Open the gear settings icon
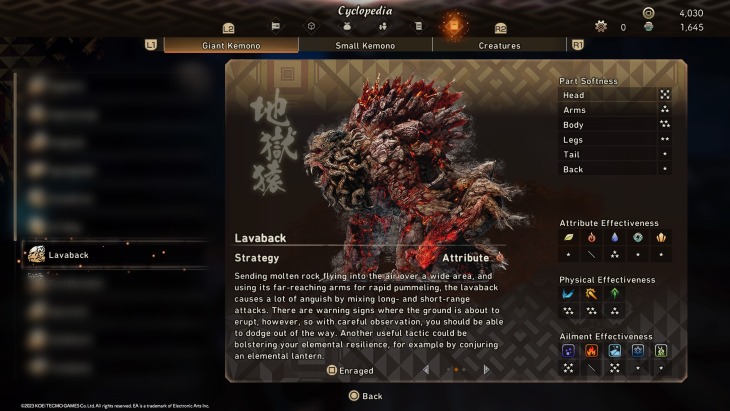Viewport: 730px width, 411px height. click(x=601, y=26)
